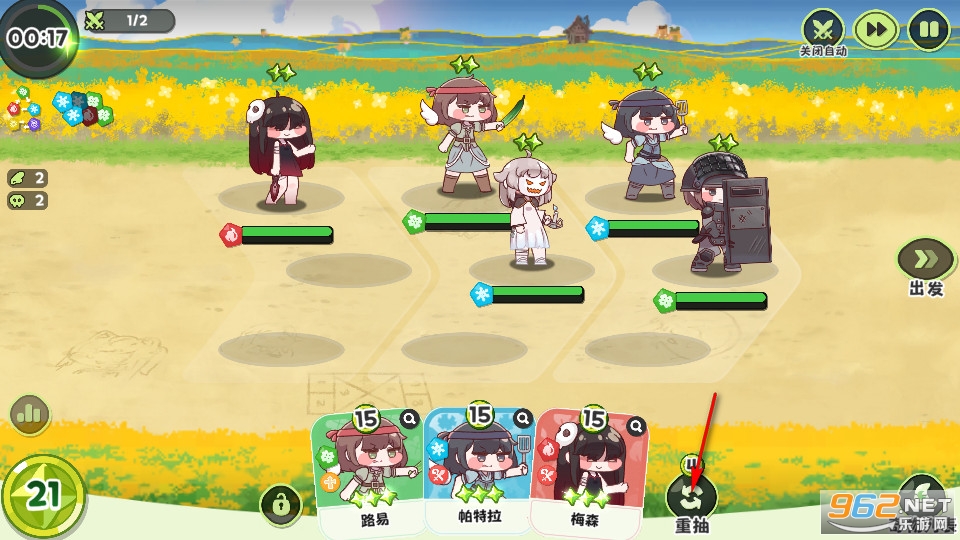This screenshot has width=960, height=540.
Task: Toggle the card lock padlock button
Action: pos(280,505)
